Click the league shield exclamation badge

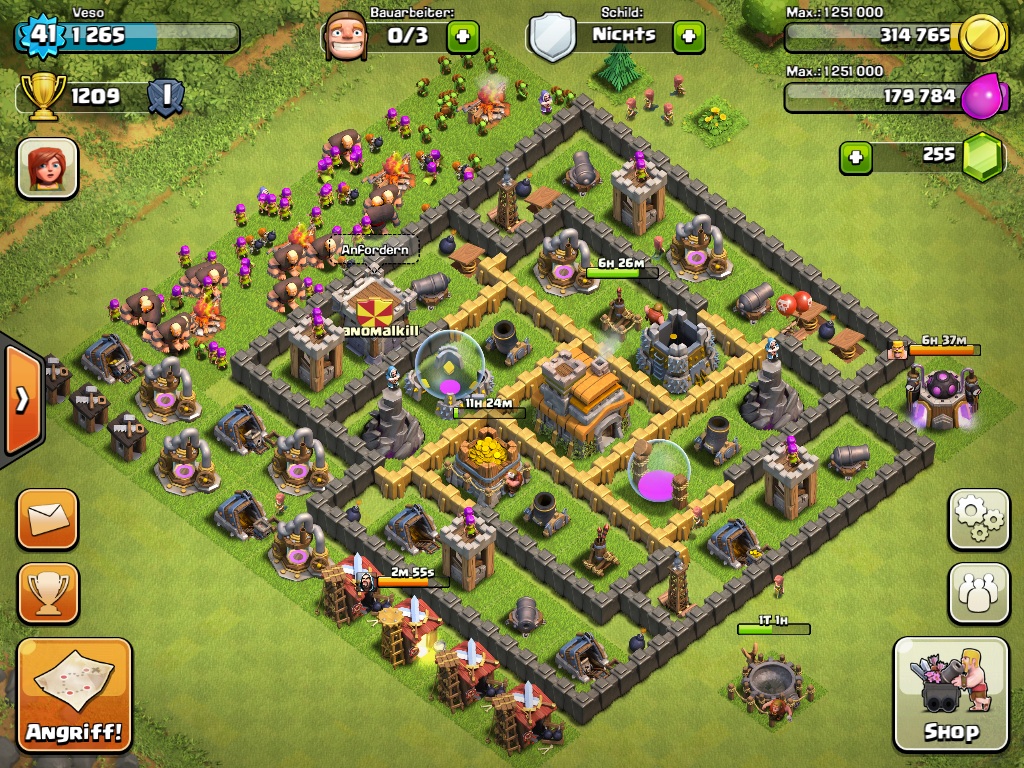pos(166,97)
